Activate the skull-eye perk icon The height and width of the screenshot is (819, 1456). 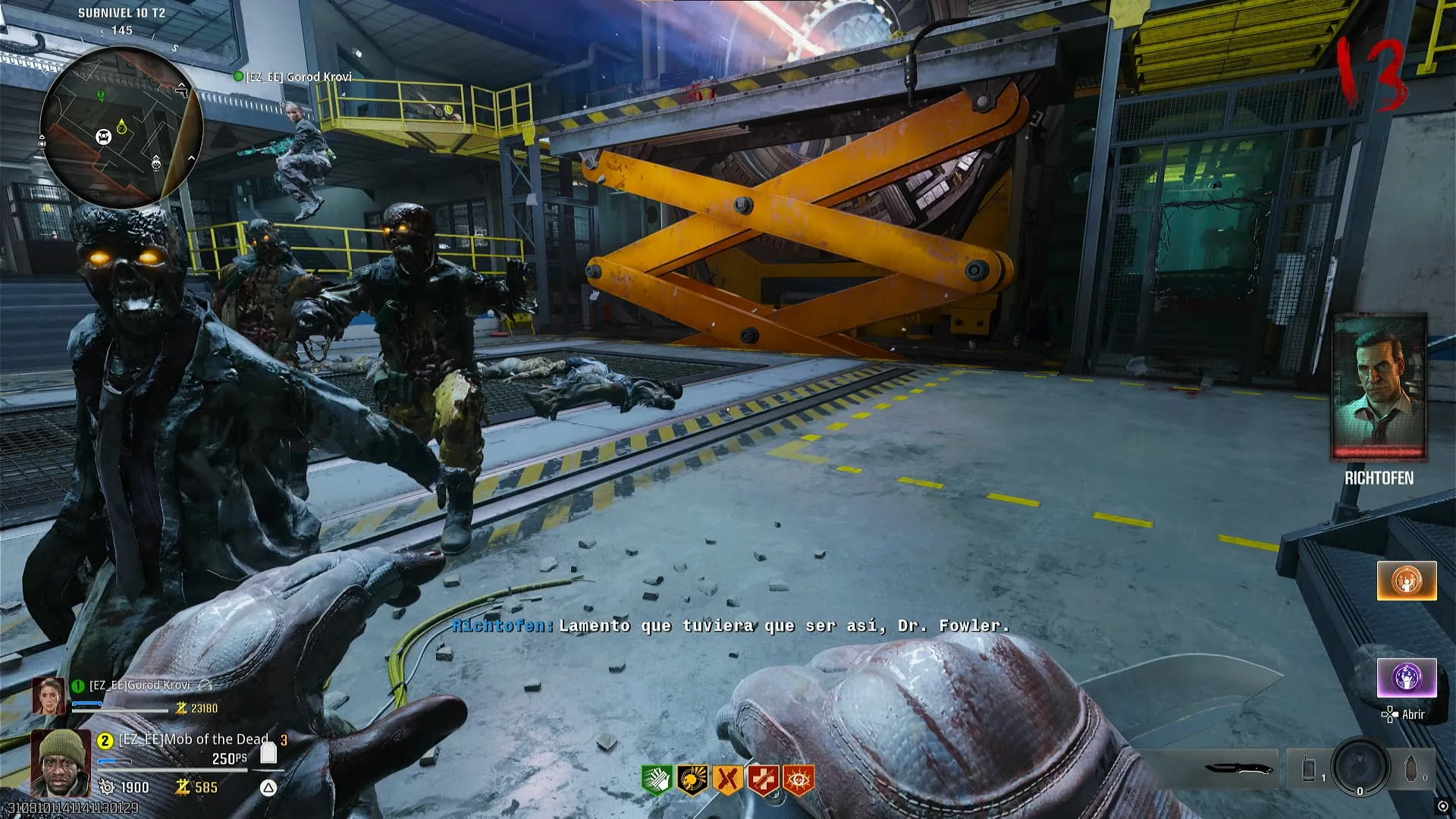point(799,780)
